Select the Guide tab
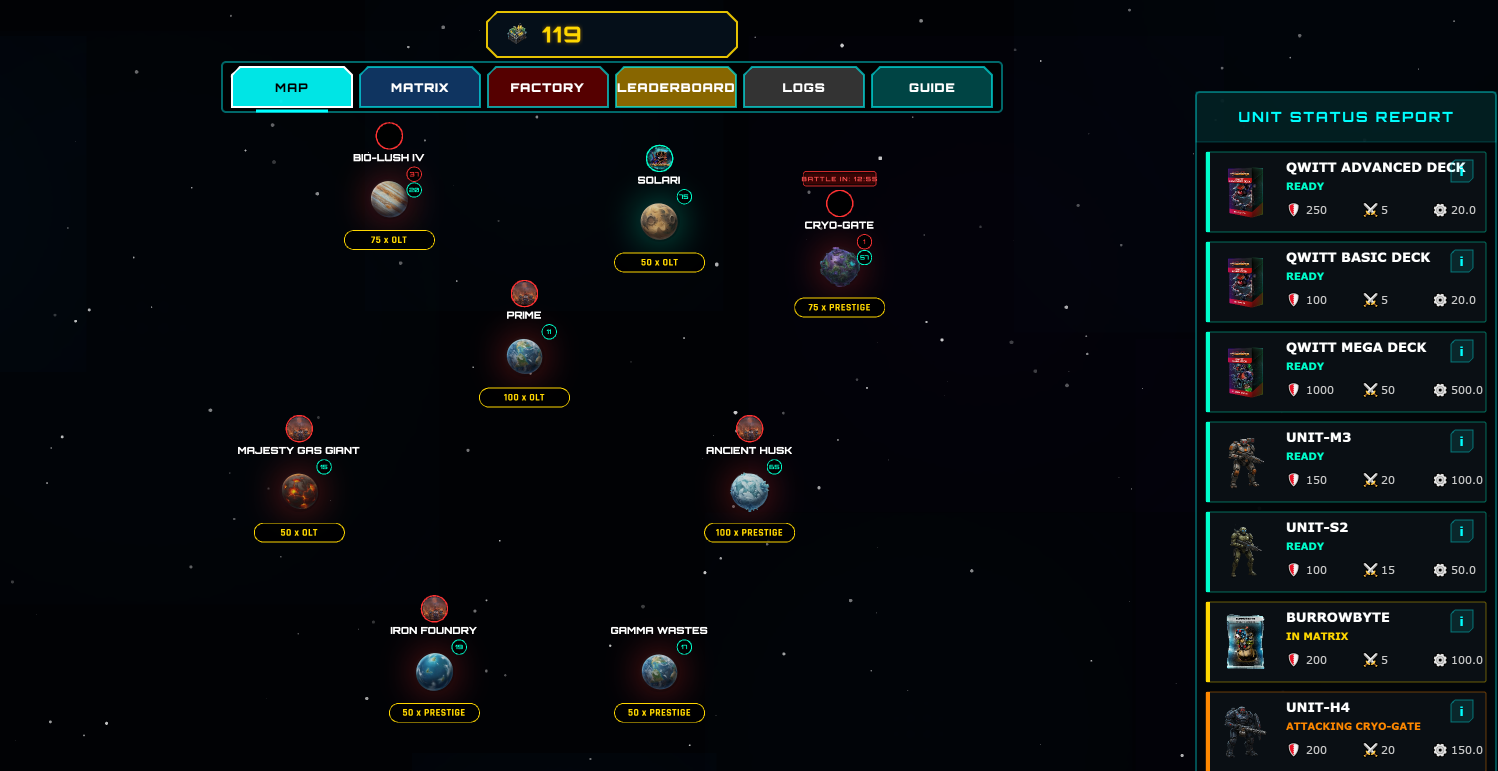Image resolution: width=1498 pixels, height=771 pixels. (931, 88)
